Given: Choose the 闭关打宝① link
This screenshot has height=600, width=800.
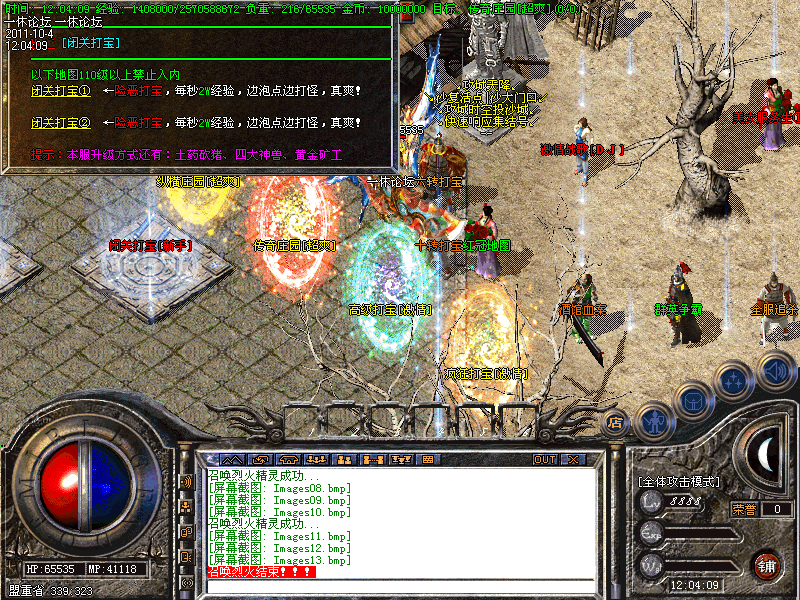Looking at the screenshot, I should 60,92.
